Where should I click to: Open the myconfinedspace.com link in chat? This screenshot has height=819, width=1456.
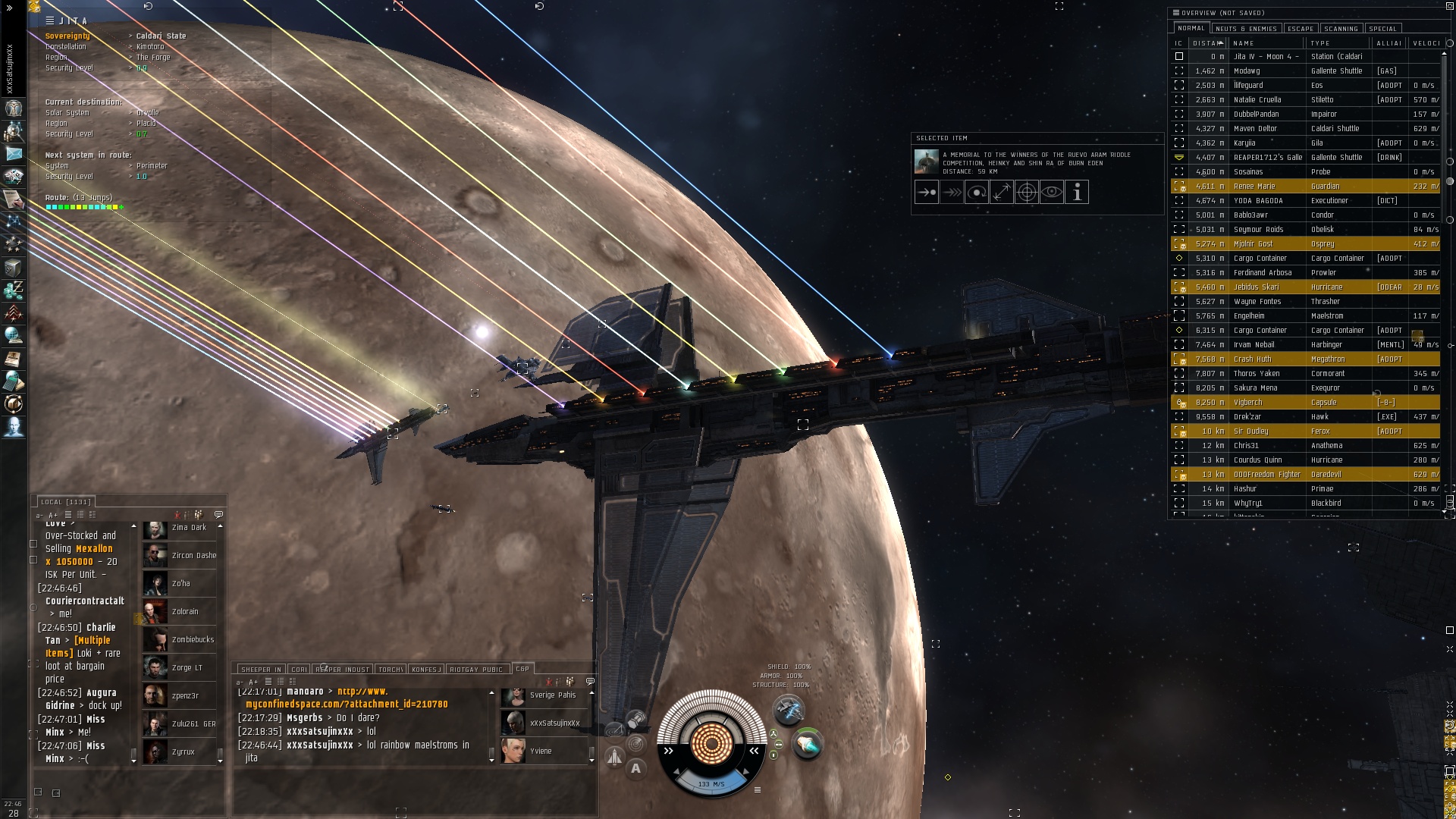(347, 704)
